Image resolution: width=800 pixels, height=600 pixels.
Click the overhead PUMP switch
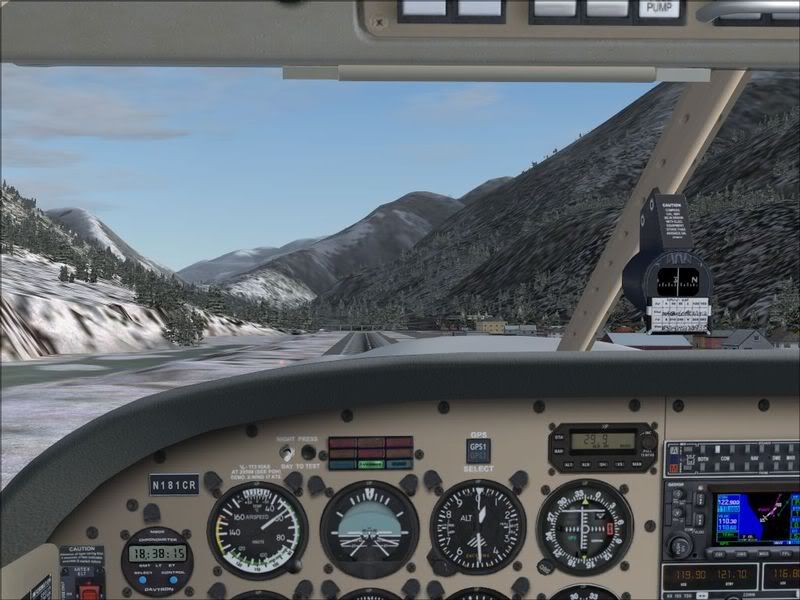point(658,10)
